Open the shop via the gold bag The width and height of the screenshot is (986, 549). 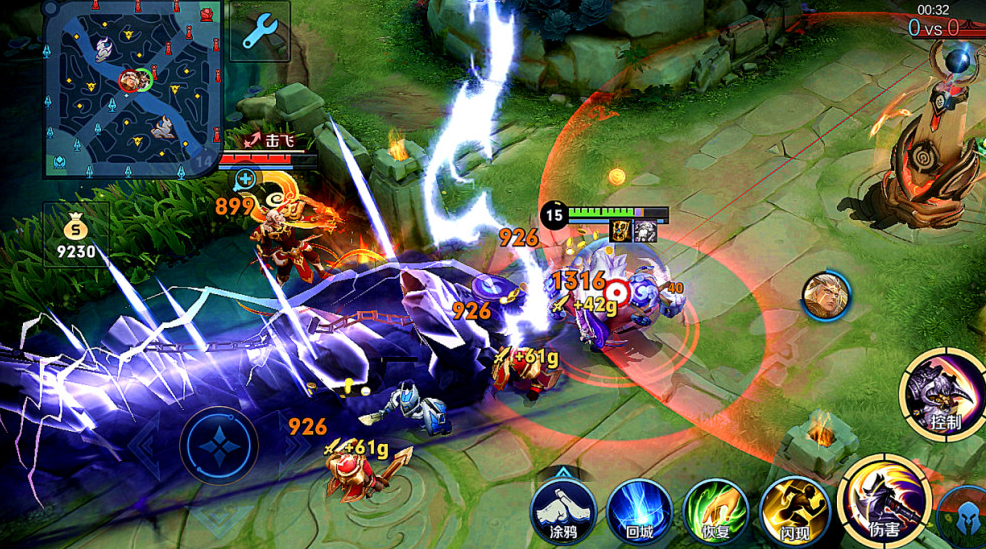click(x=76, y=235)
